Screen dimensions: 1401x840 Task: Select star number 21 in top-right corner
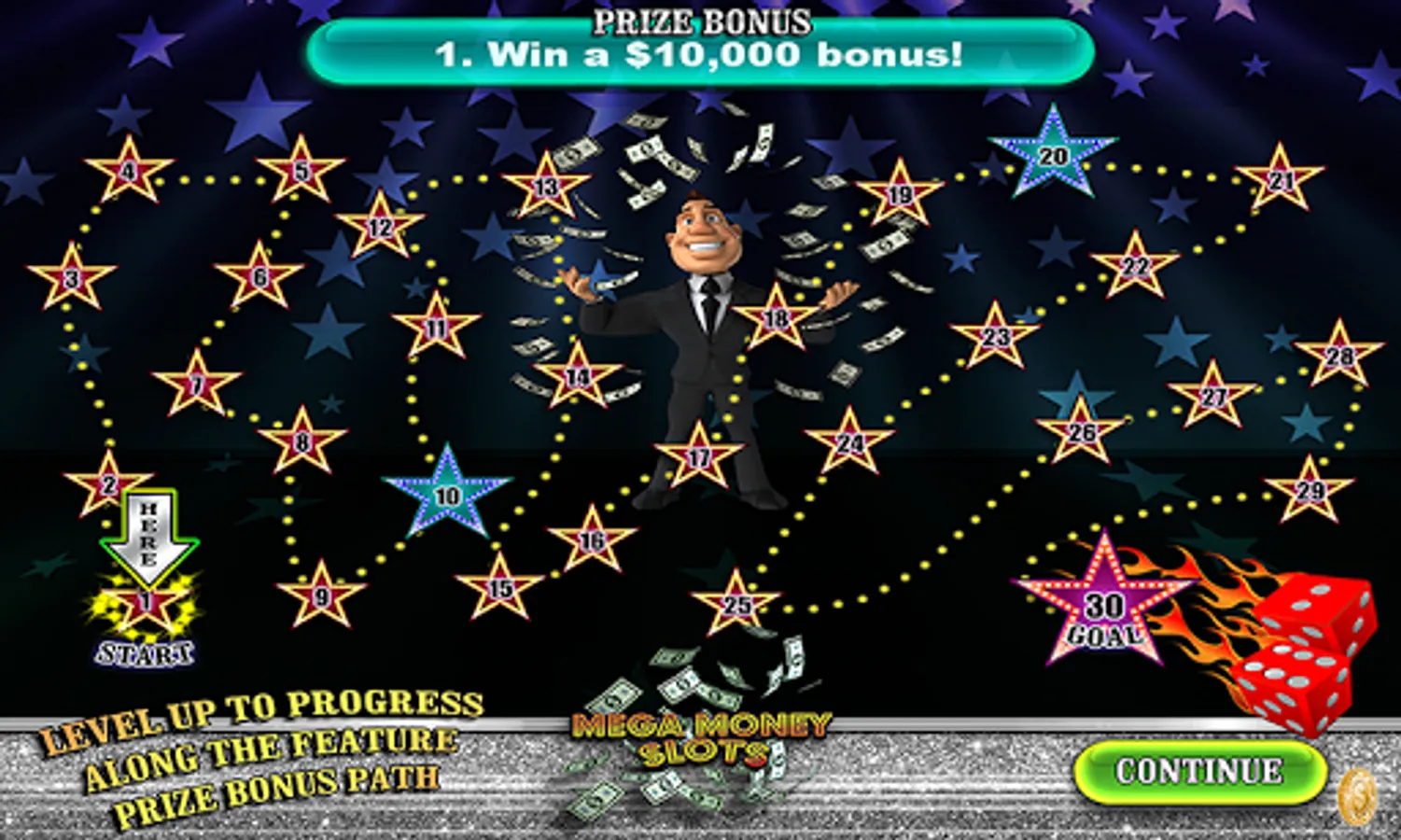(1281, 179)
